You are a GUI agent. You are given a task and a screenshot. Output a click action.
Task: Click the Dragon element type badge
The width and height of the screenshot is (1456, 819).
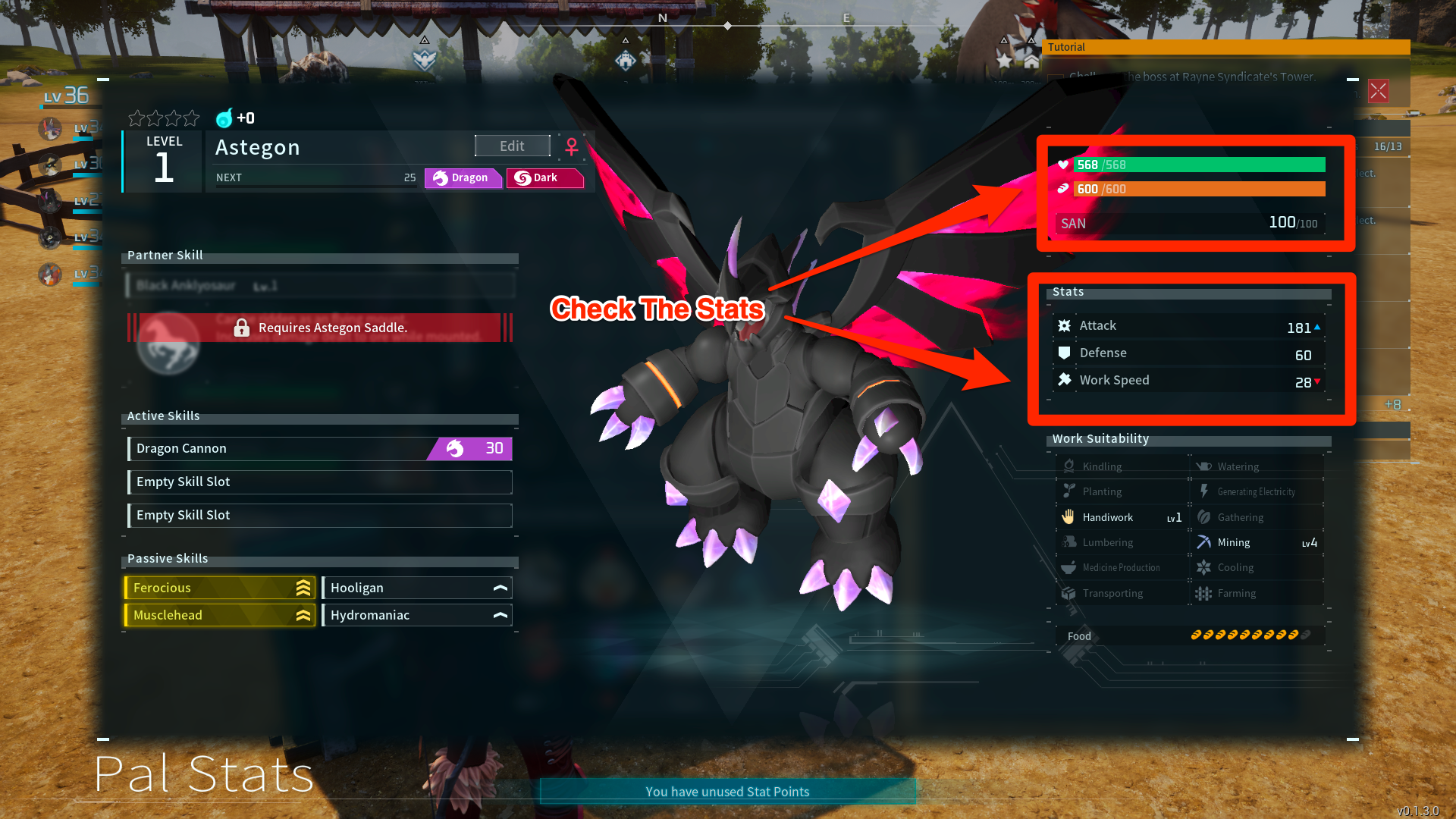pyautogui.click(x=463, y=177)
